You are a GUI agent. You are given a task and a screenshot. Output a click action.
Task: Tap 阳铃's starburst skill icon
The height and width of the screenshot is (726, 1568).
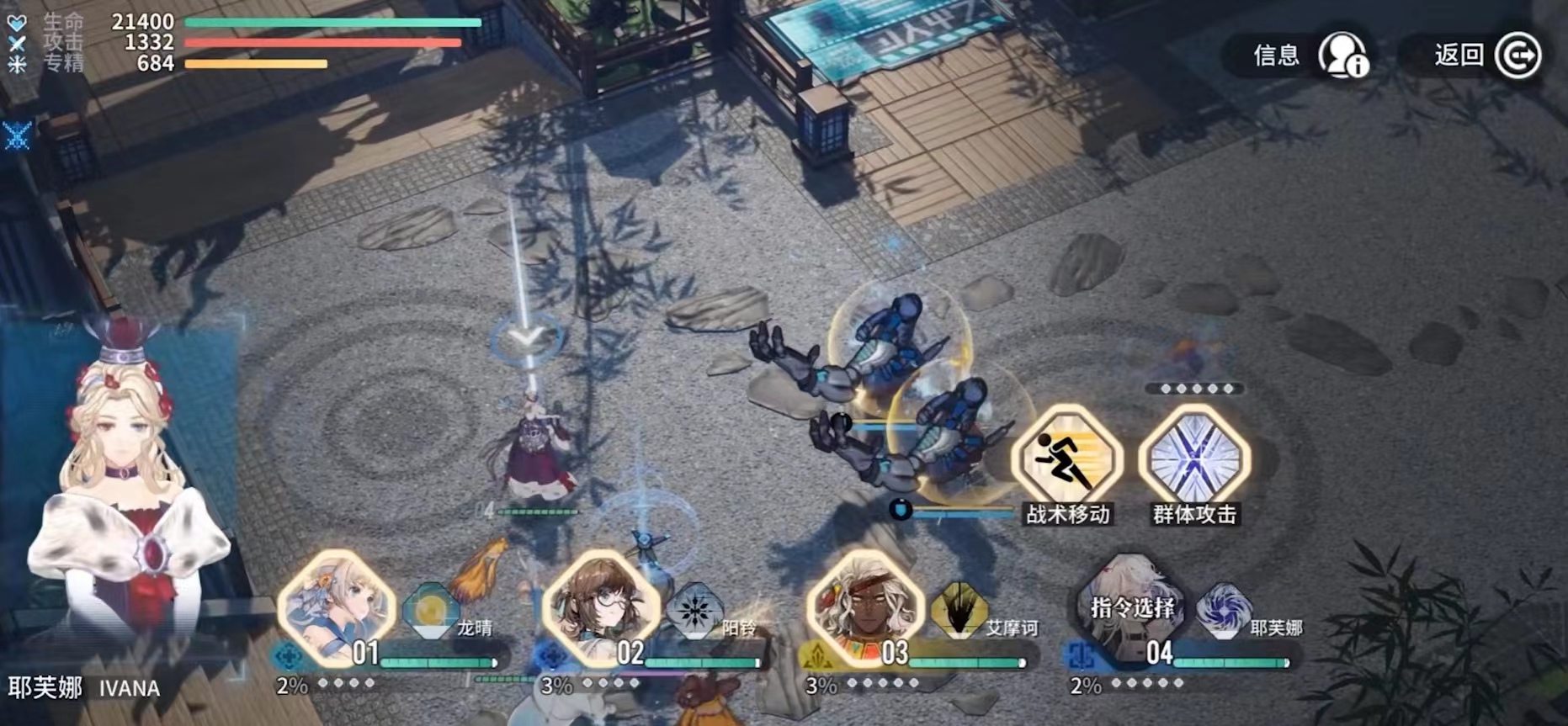694,610
